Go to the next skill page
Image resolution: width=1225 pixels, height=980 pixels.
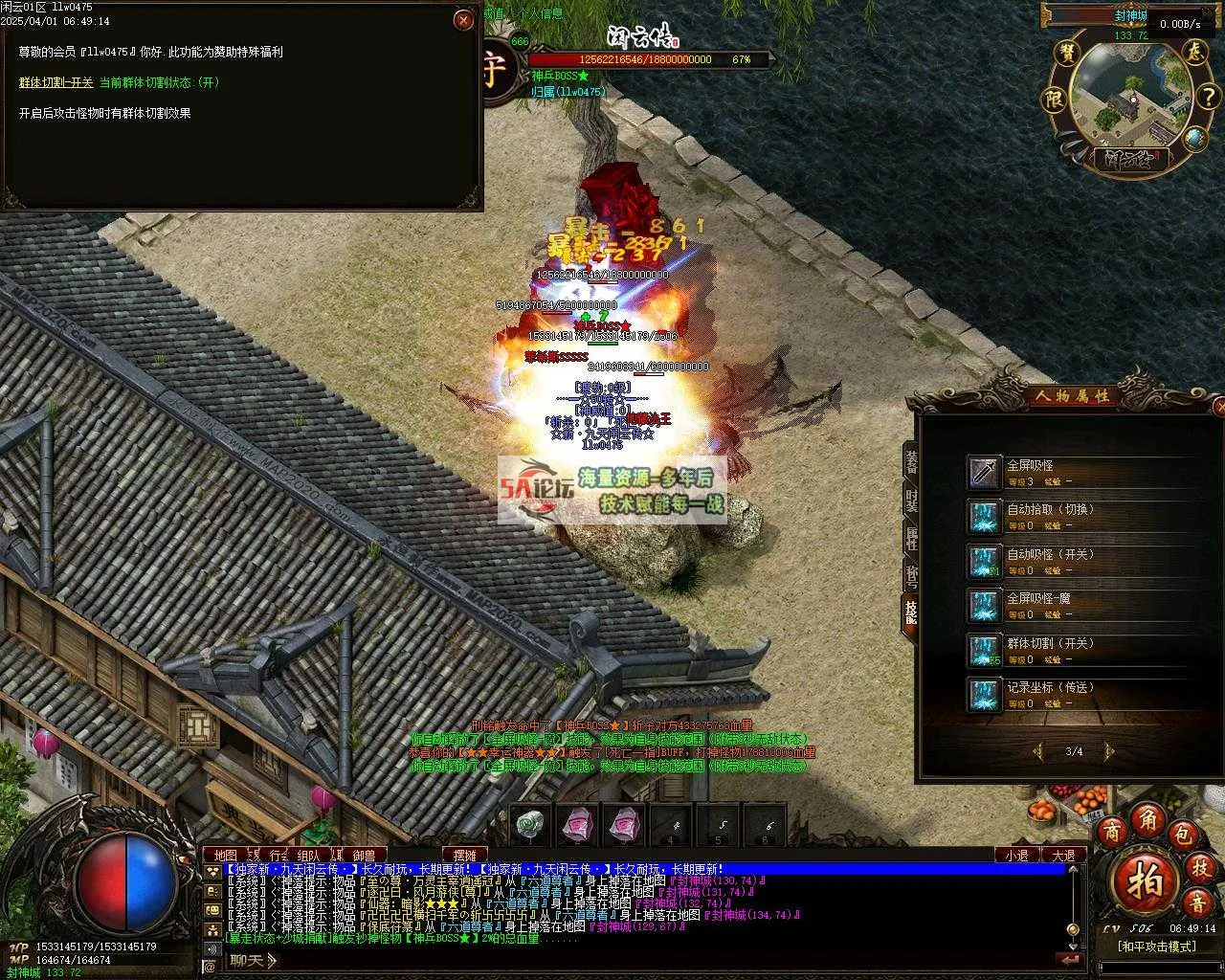click(x=1109, y=751)
